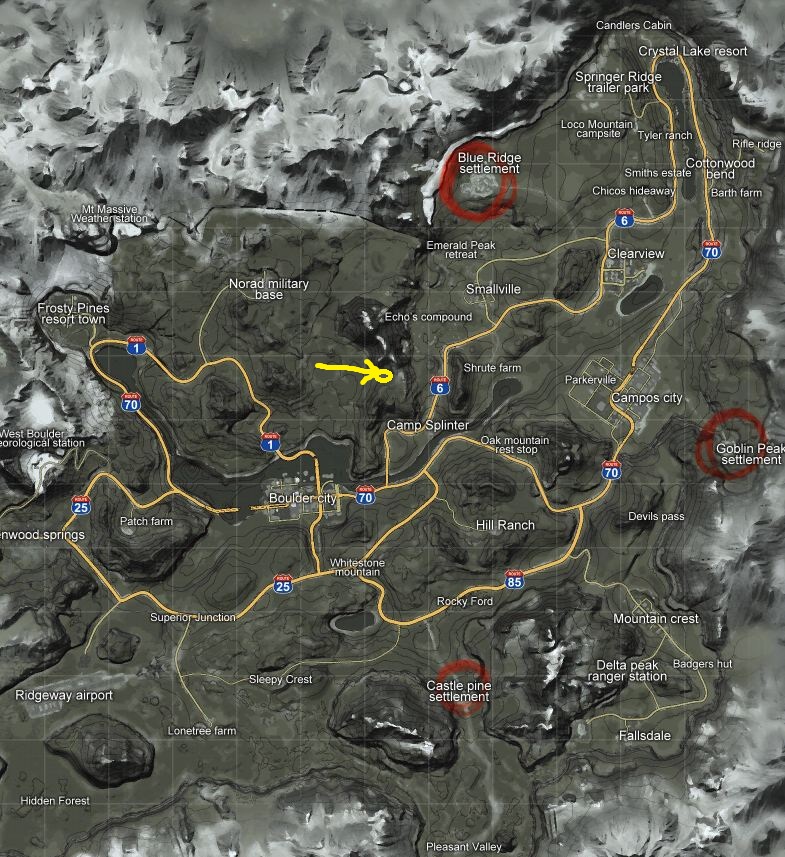Click the Campos city map label
Viewport: 785px width, 857px height.
pyautogui.click(x=647, y=398)
